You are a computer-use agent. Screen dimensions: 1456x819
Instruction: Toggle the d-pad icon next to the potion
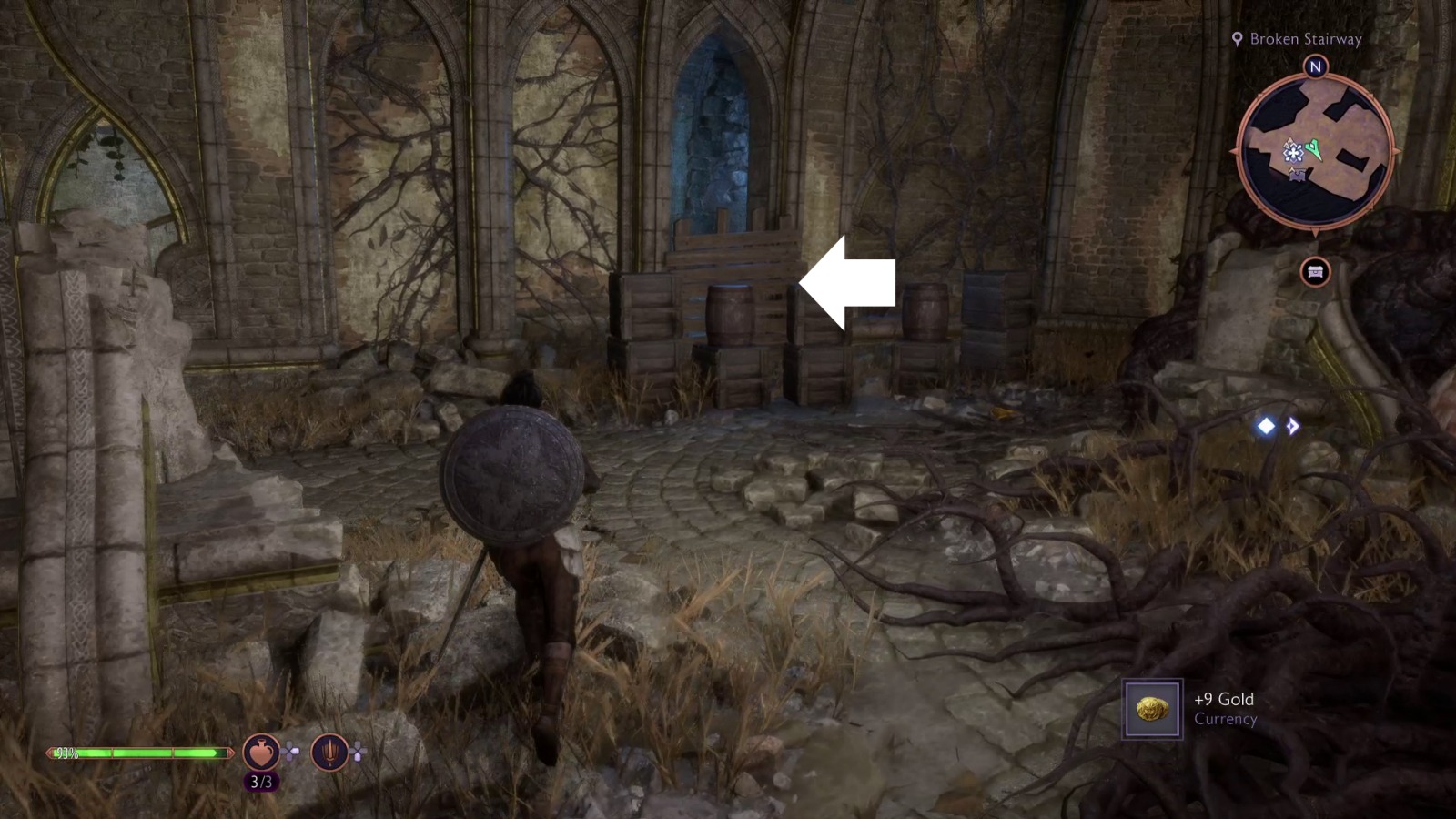290,752
